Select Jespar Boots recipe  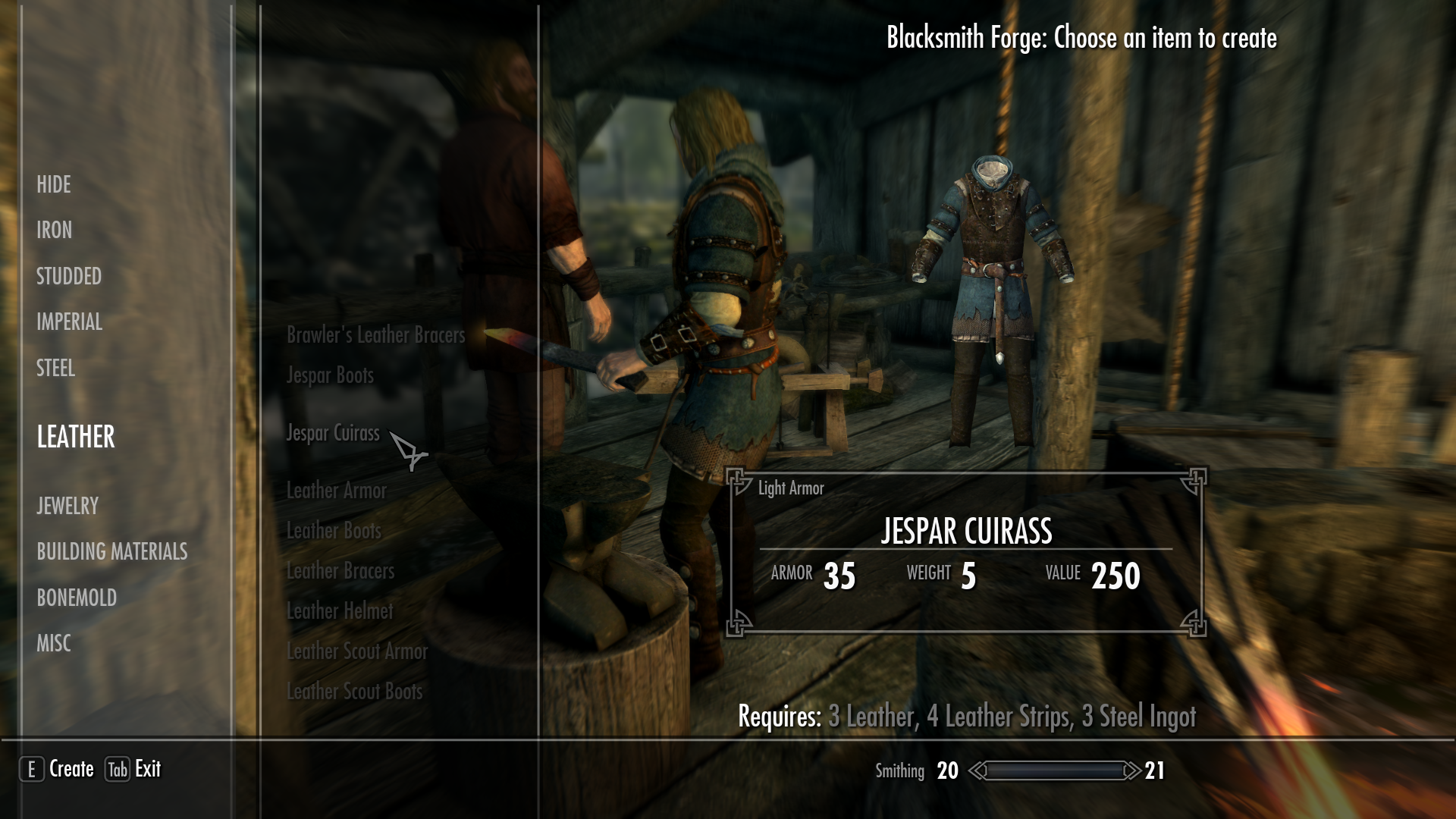coord(329,375)
